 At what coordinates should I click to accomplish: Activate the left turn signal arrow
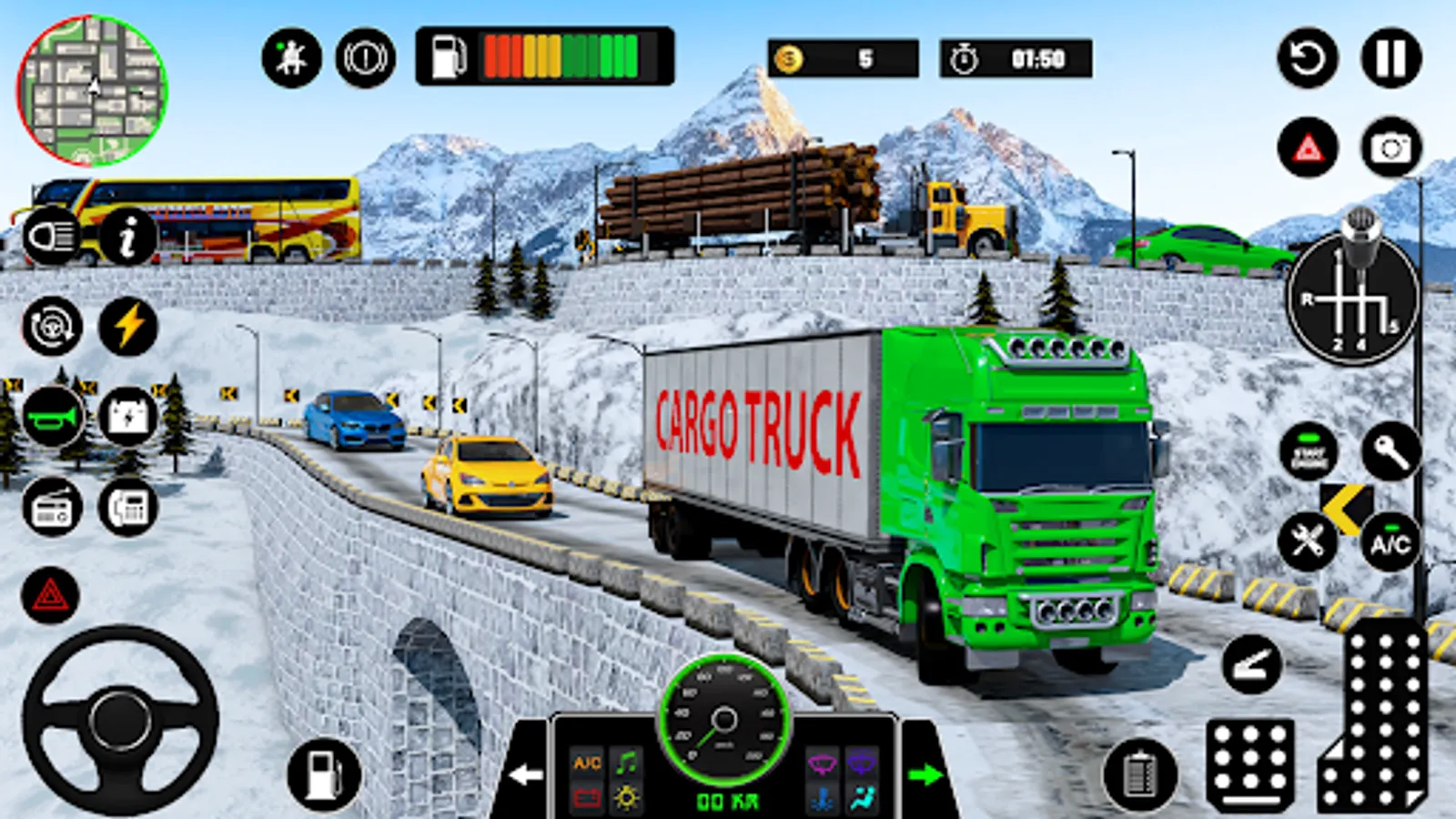click(x=526, y=774)
